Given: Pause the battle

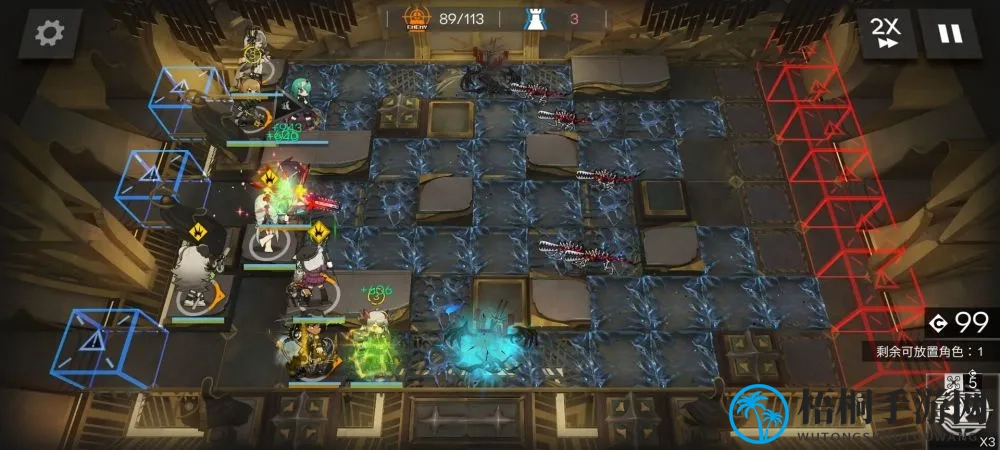Looking at the screenshot, I should coord(949,33).
